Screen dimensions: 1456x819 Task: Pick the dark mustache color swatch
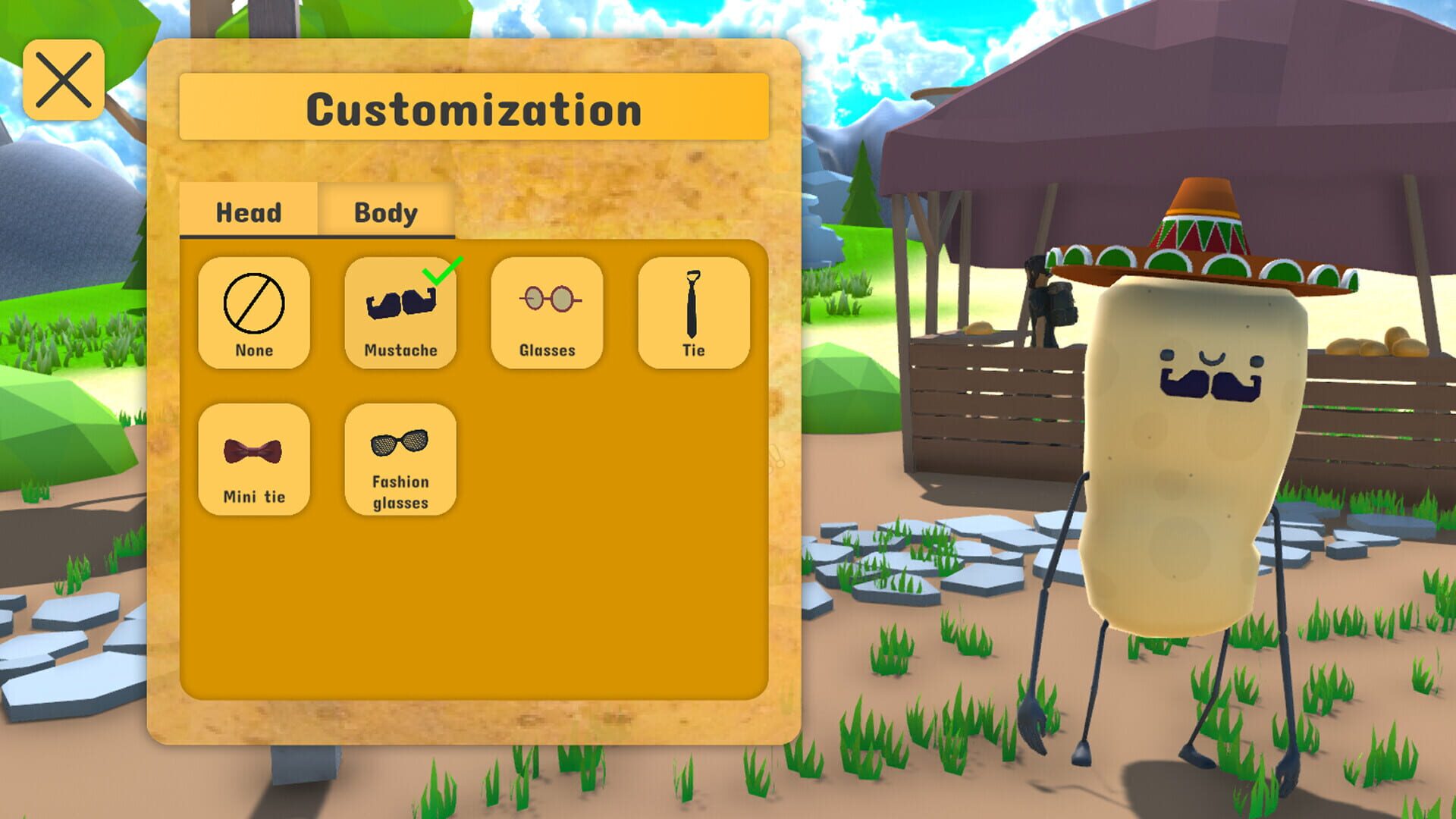click(400, 303)
